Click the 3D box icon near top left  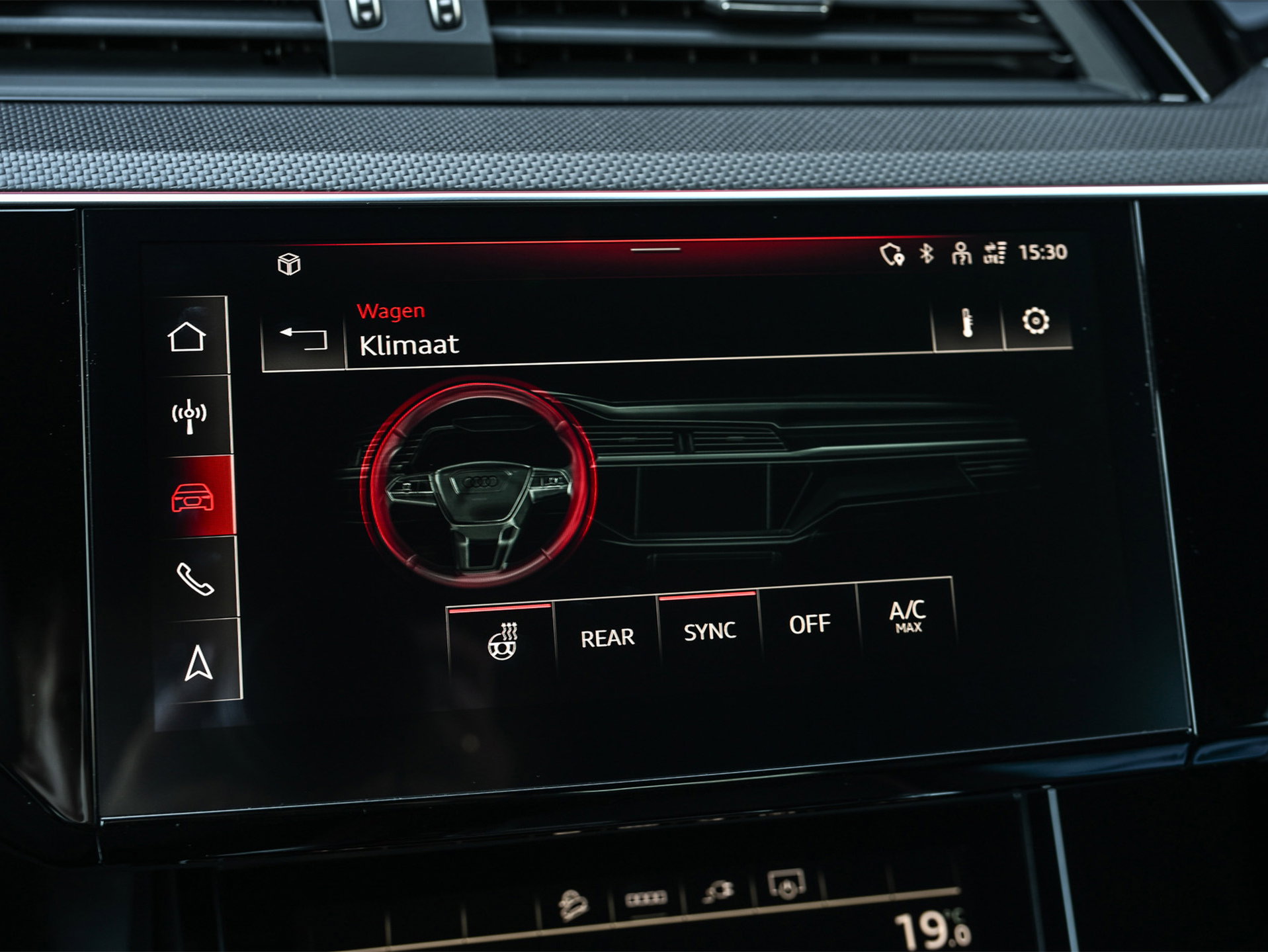coord(290,263)
